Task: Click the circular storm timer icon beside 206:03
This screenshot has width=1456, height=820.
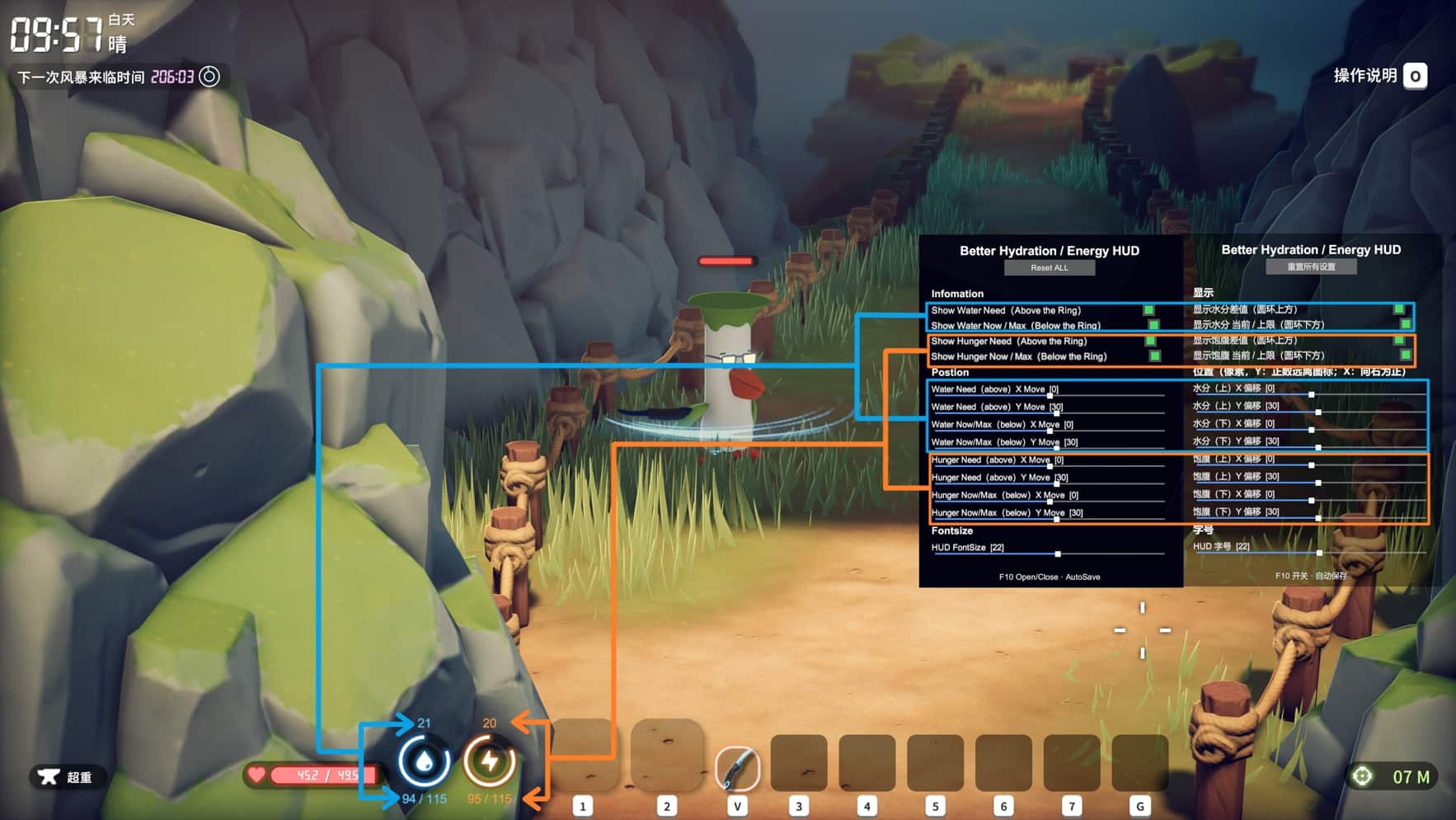Action: [209, 77]
